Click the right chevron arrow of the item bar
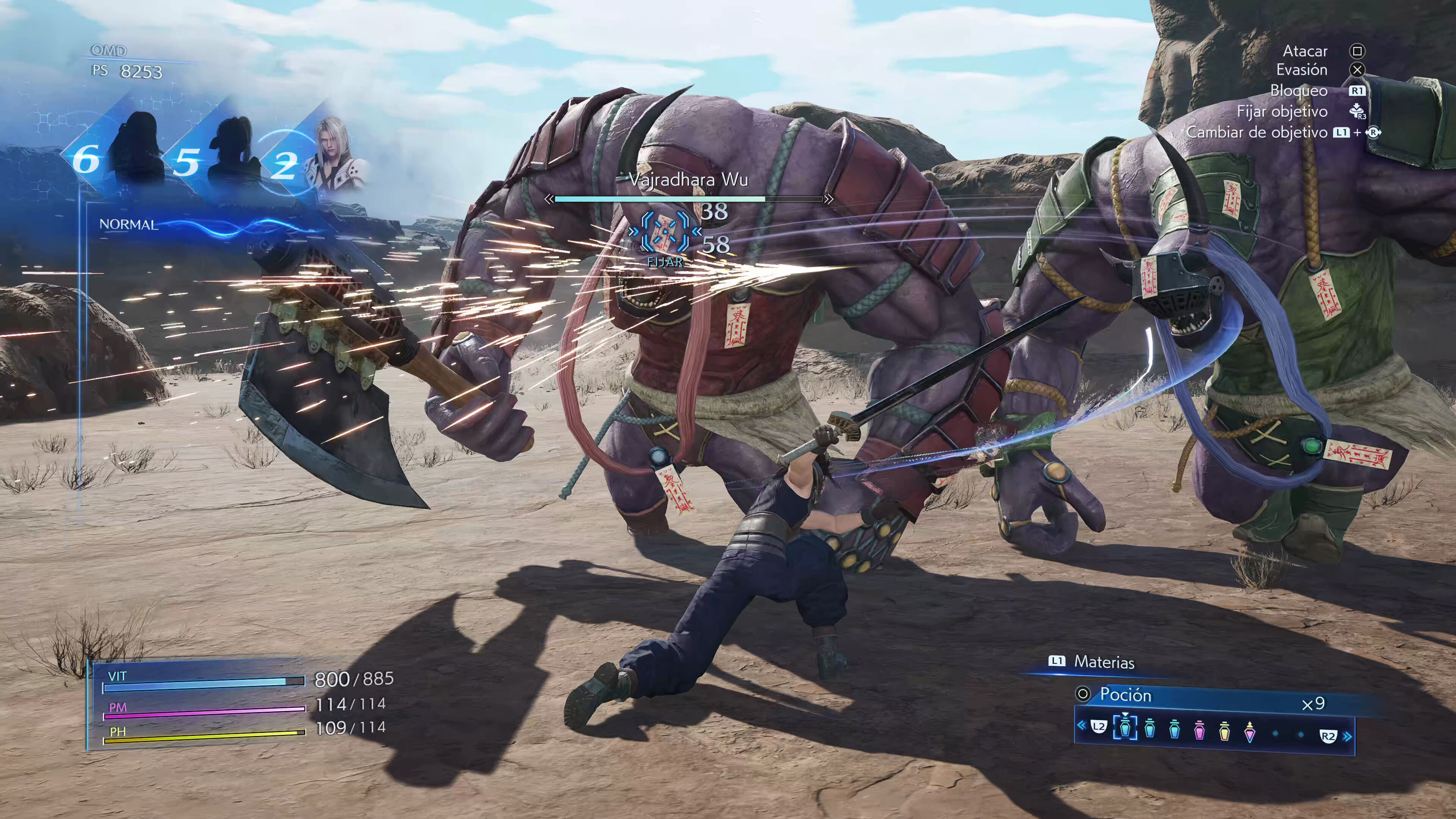 pyautogui.click(x=1348, y=736)
